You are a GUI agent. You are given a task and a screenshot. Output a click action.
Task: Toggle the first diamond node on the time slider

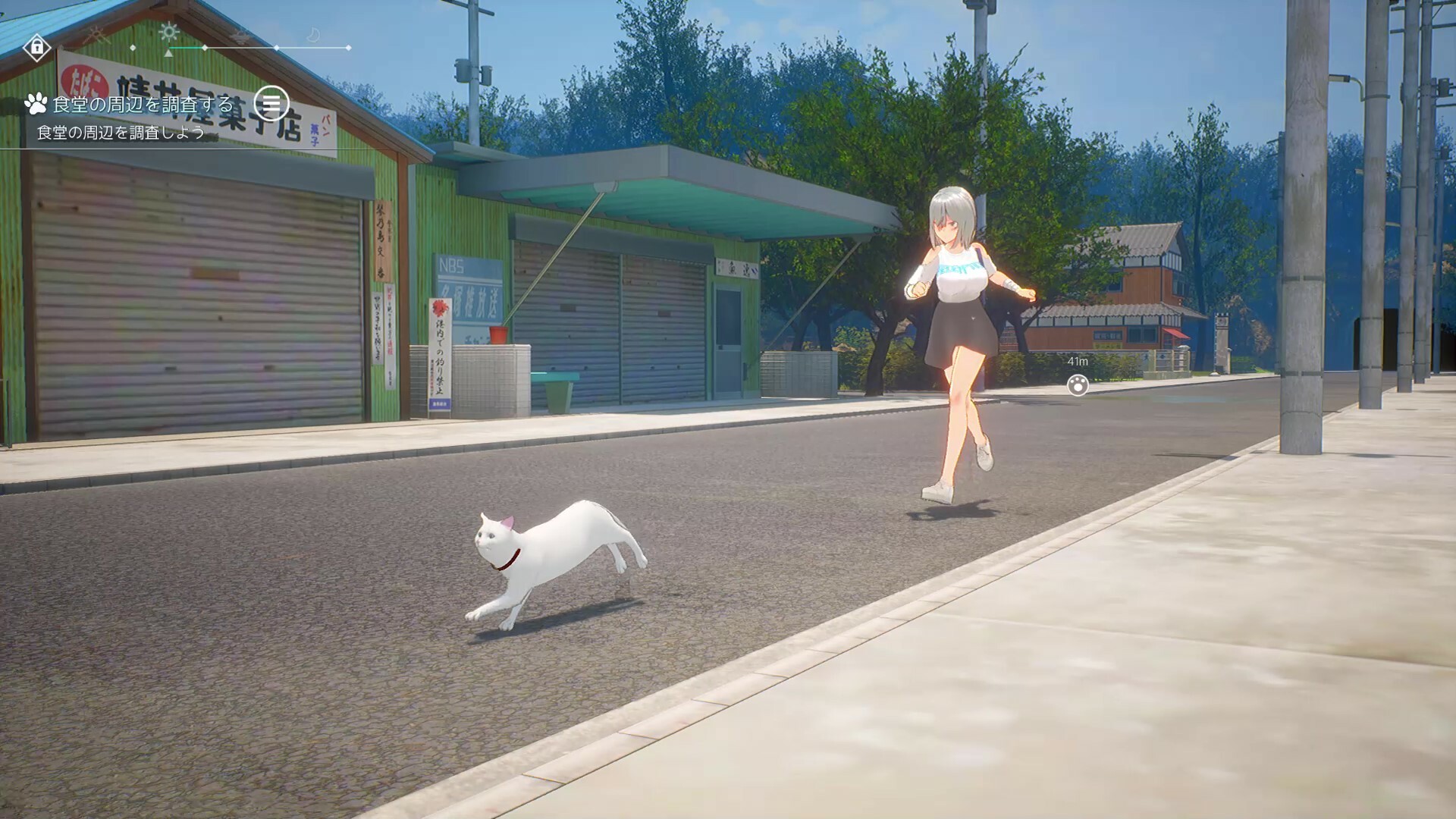[x=133, y=48]
